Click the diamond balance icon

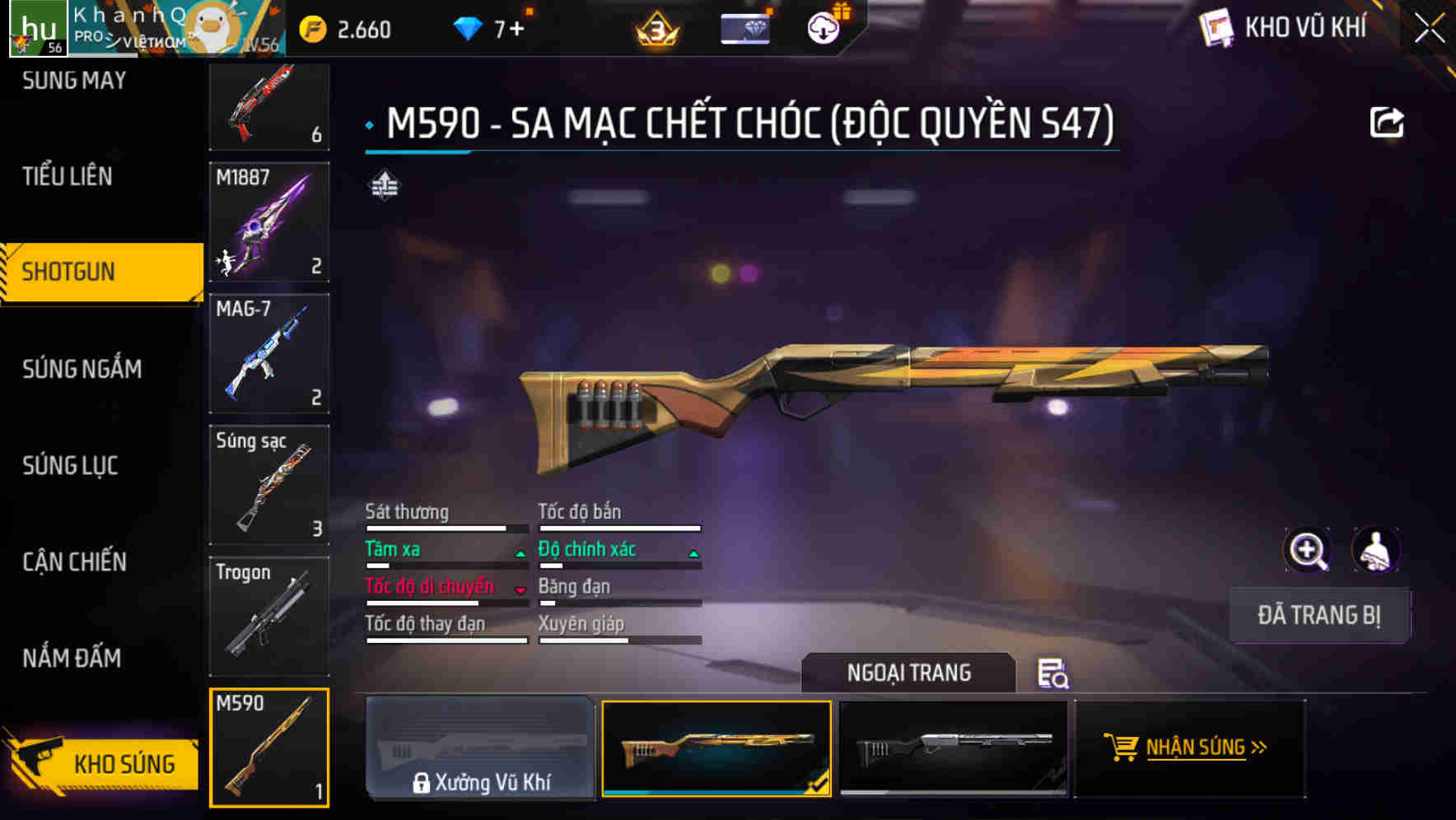(469, 27)
